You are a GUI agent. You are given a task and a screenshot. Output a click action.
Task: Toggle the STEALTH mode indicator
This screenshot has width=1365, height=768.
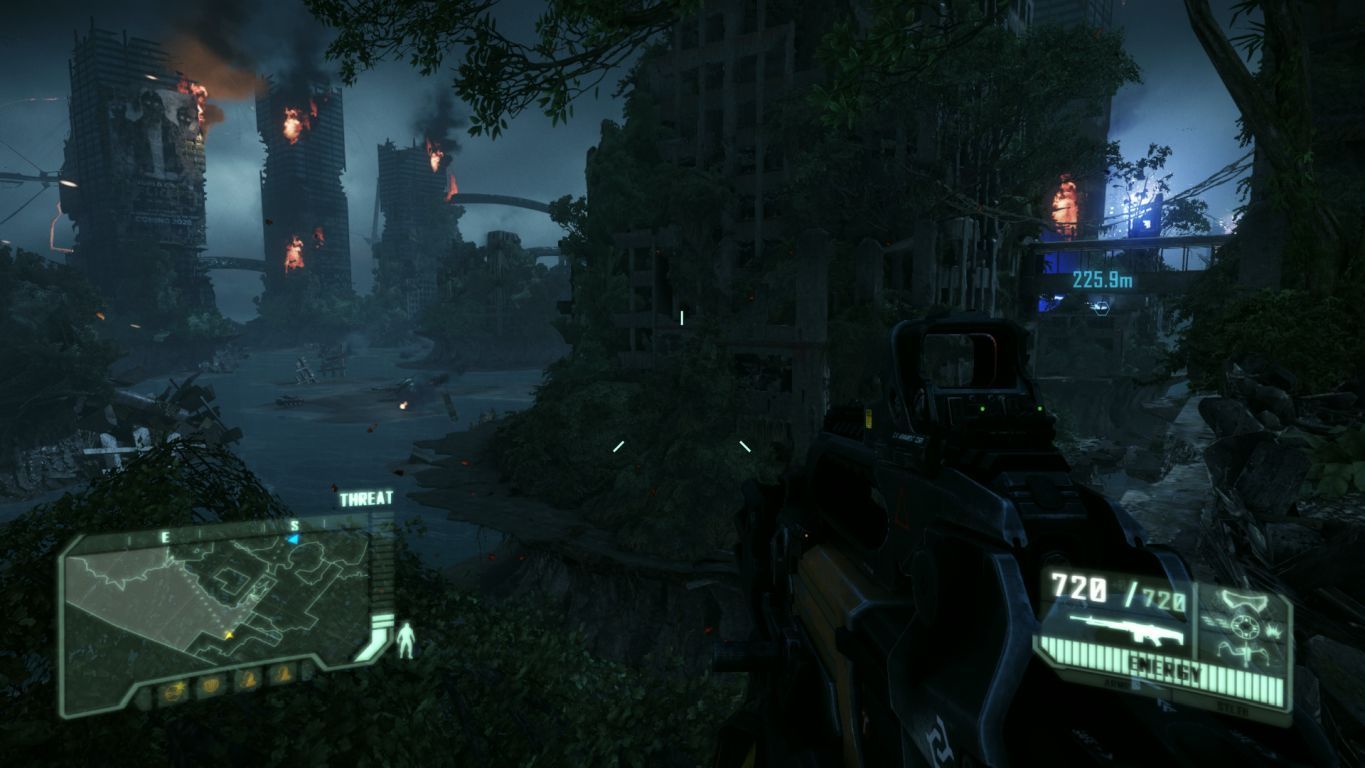coord(1232,708)
